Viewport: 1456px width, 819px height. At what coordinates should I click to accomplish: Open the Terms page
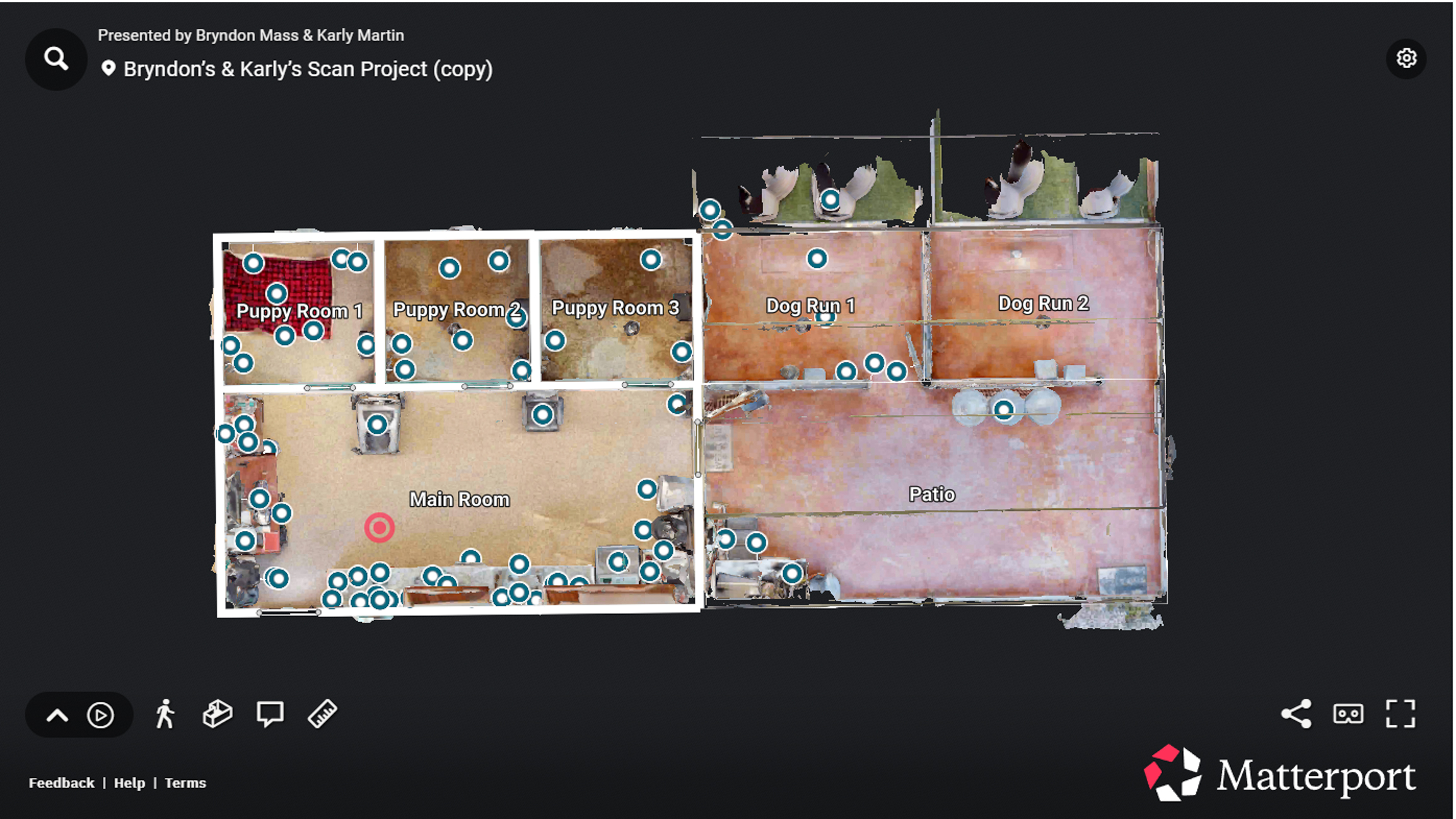(x=185, y=782)
